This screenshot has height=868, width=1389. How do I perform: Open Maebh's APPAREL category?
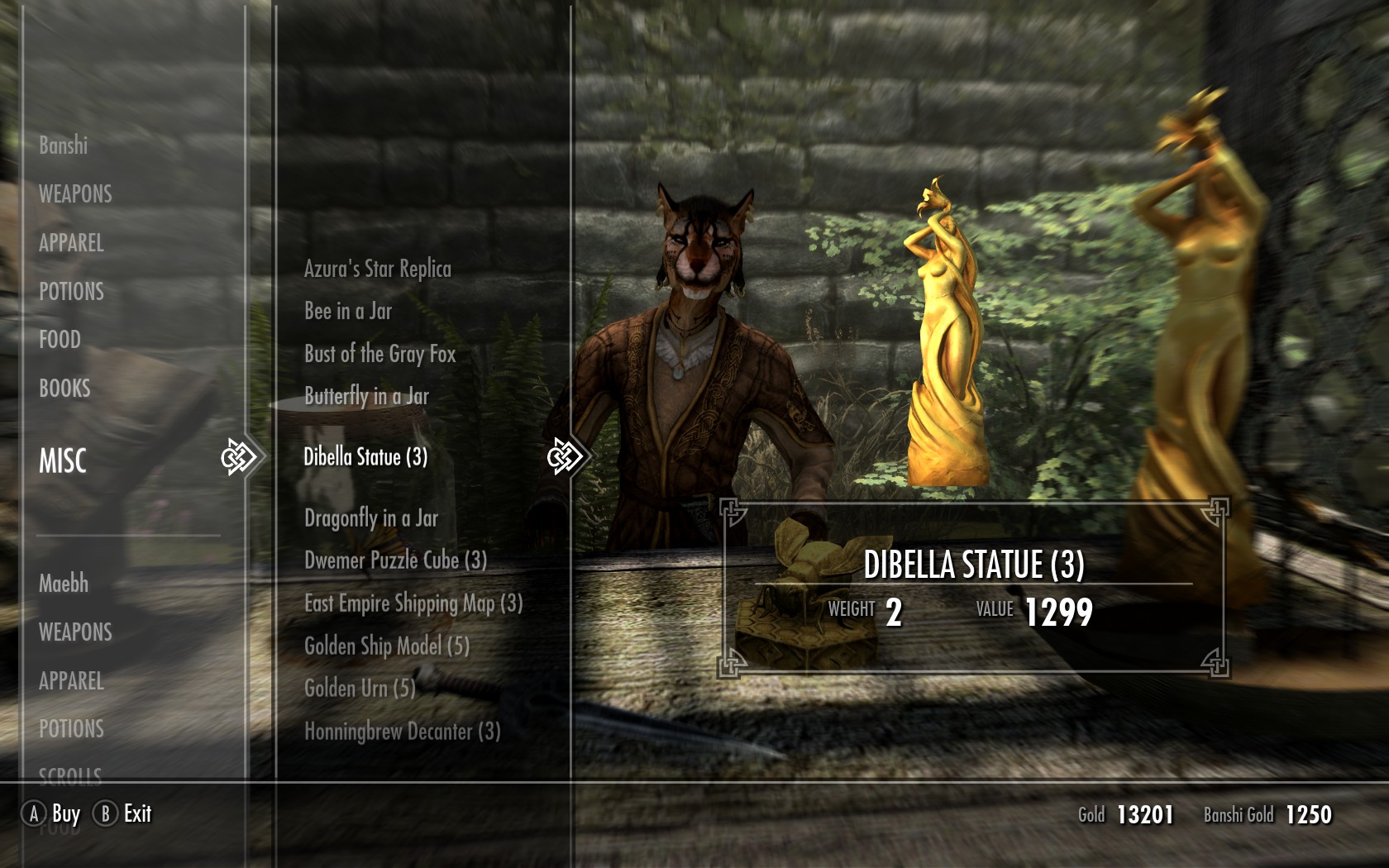[71, 681]
